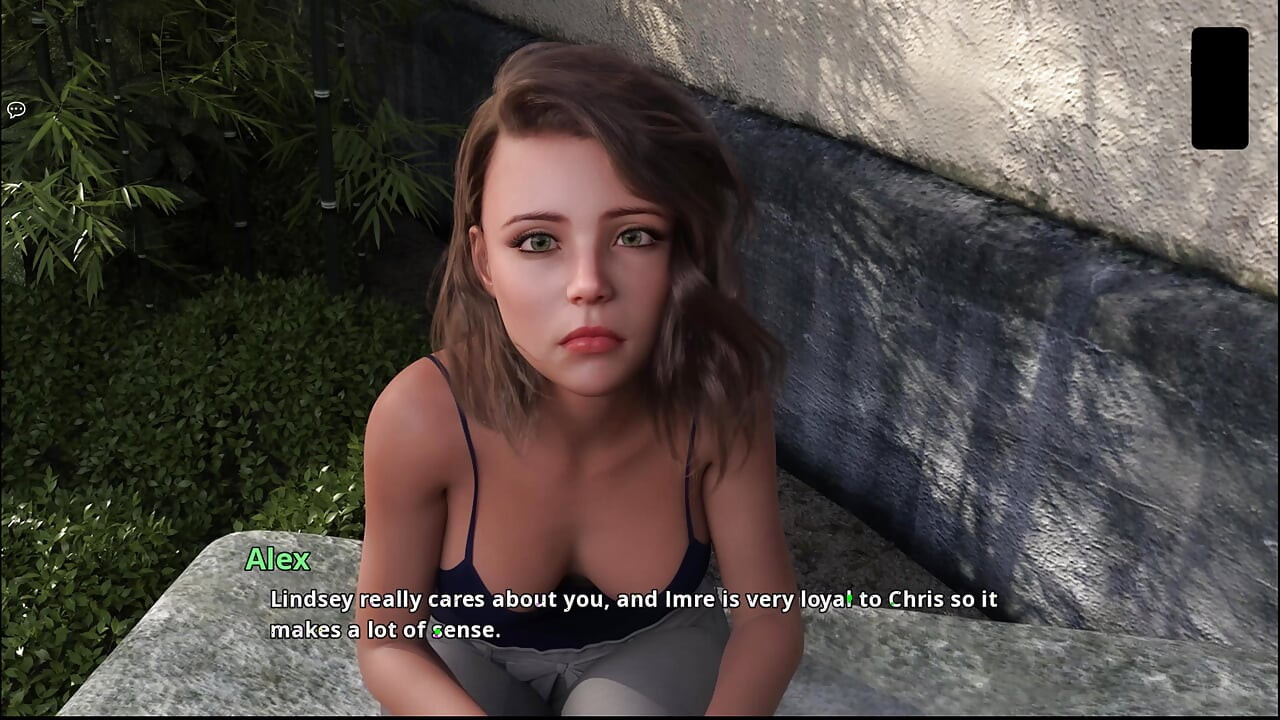Click the speech bubble chat icon
1280x720 pixels.
tap(16, 110)
